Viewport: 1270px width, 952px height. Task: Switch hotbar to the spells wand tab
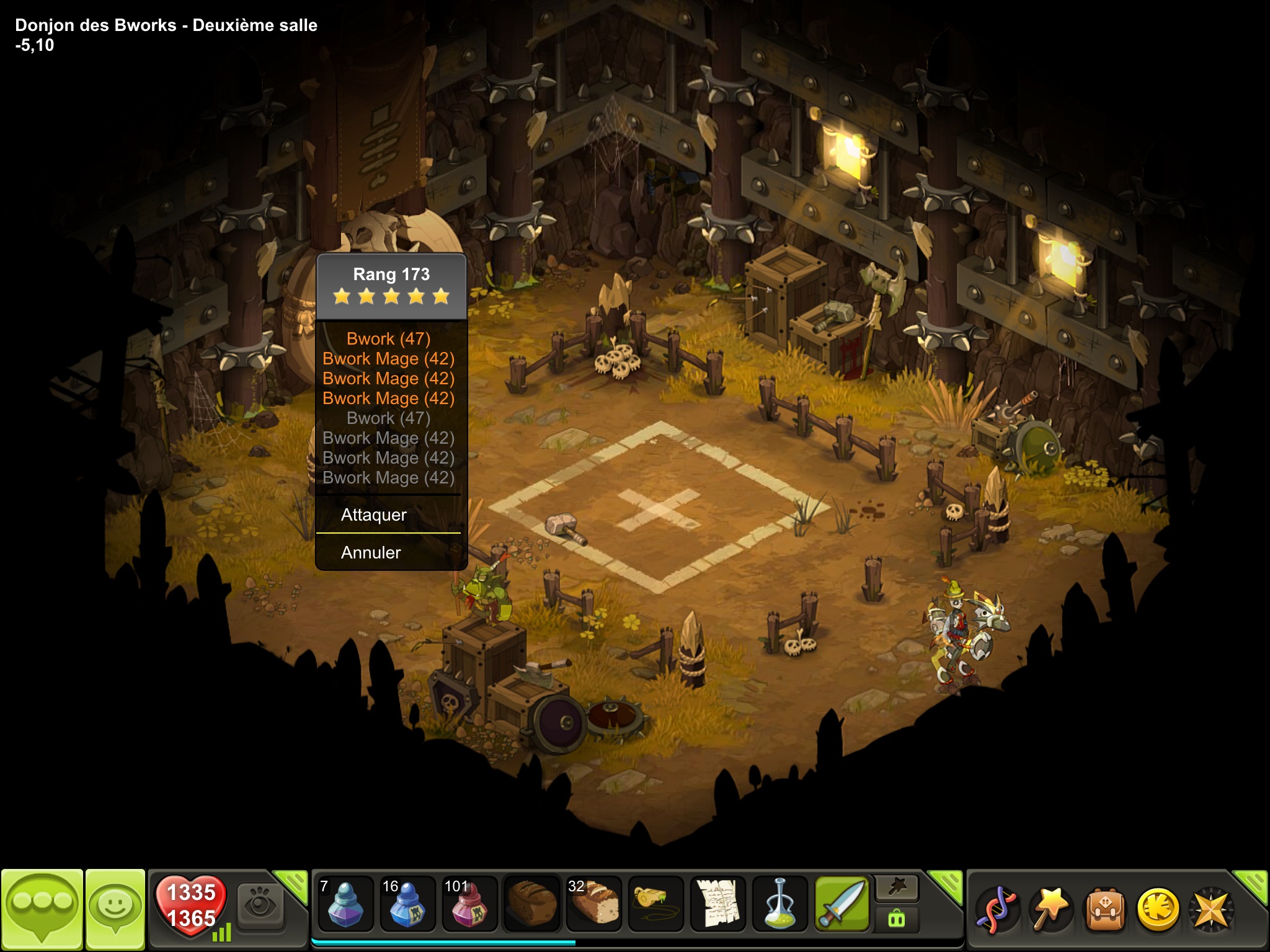(897, 889)
